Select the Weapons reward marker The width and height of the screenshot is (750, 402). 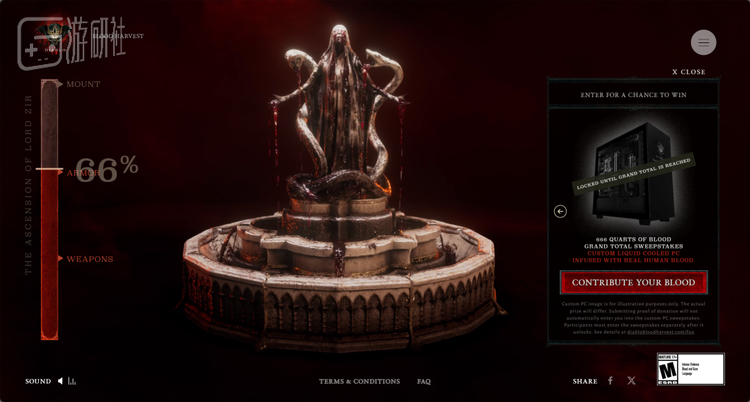(x=88, y=259)
